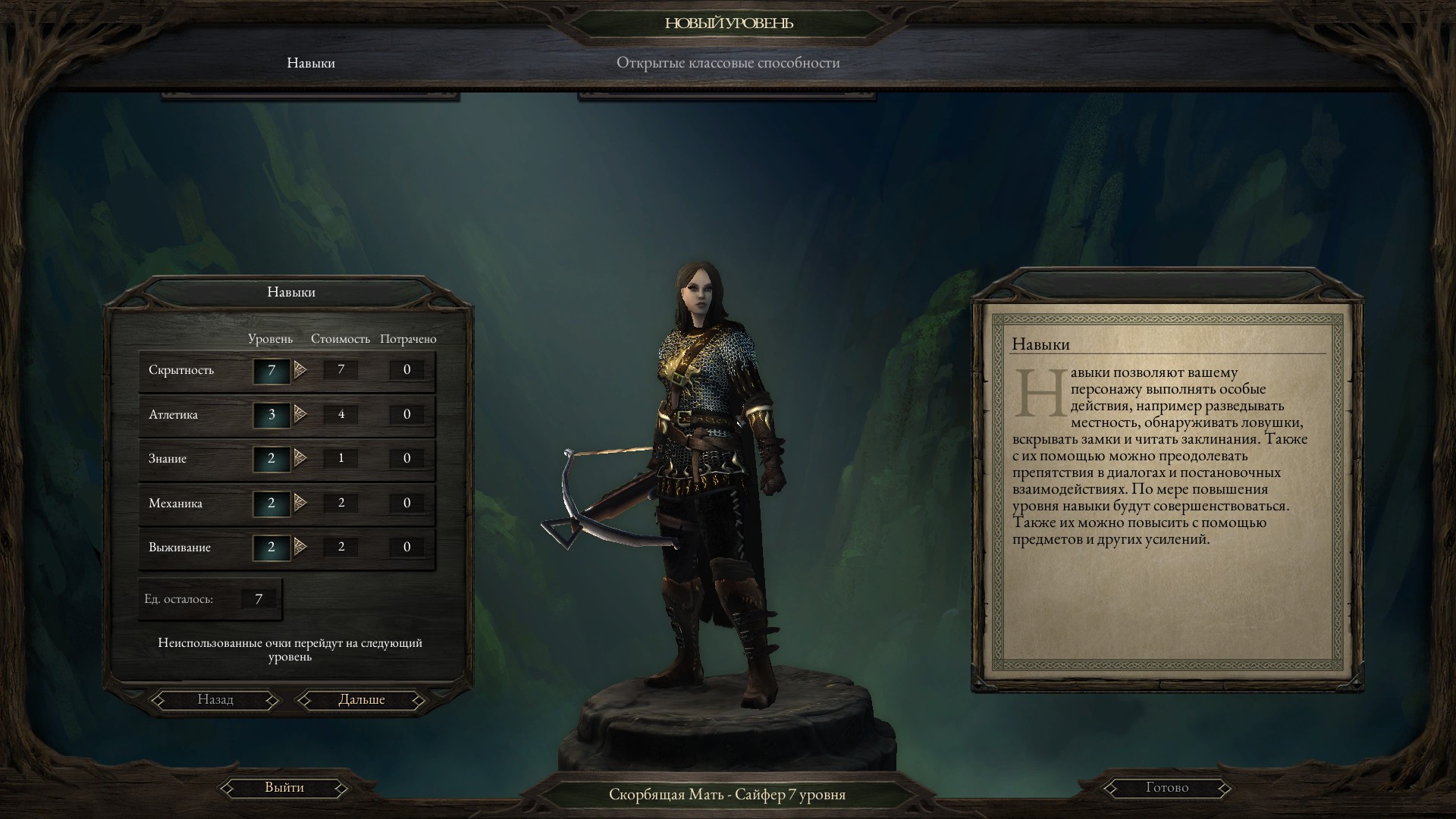The image size is (1456, 819).
Task: Select the Скрытность level value box
Action: click(271, 369)
